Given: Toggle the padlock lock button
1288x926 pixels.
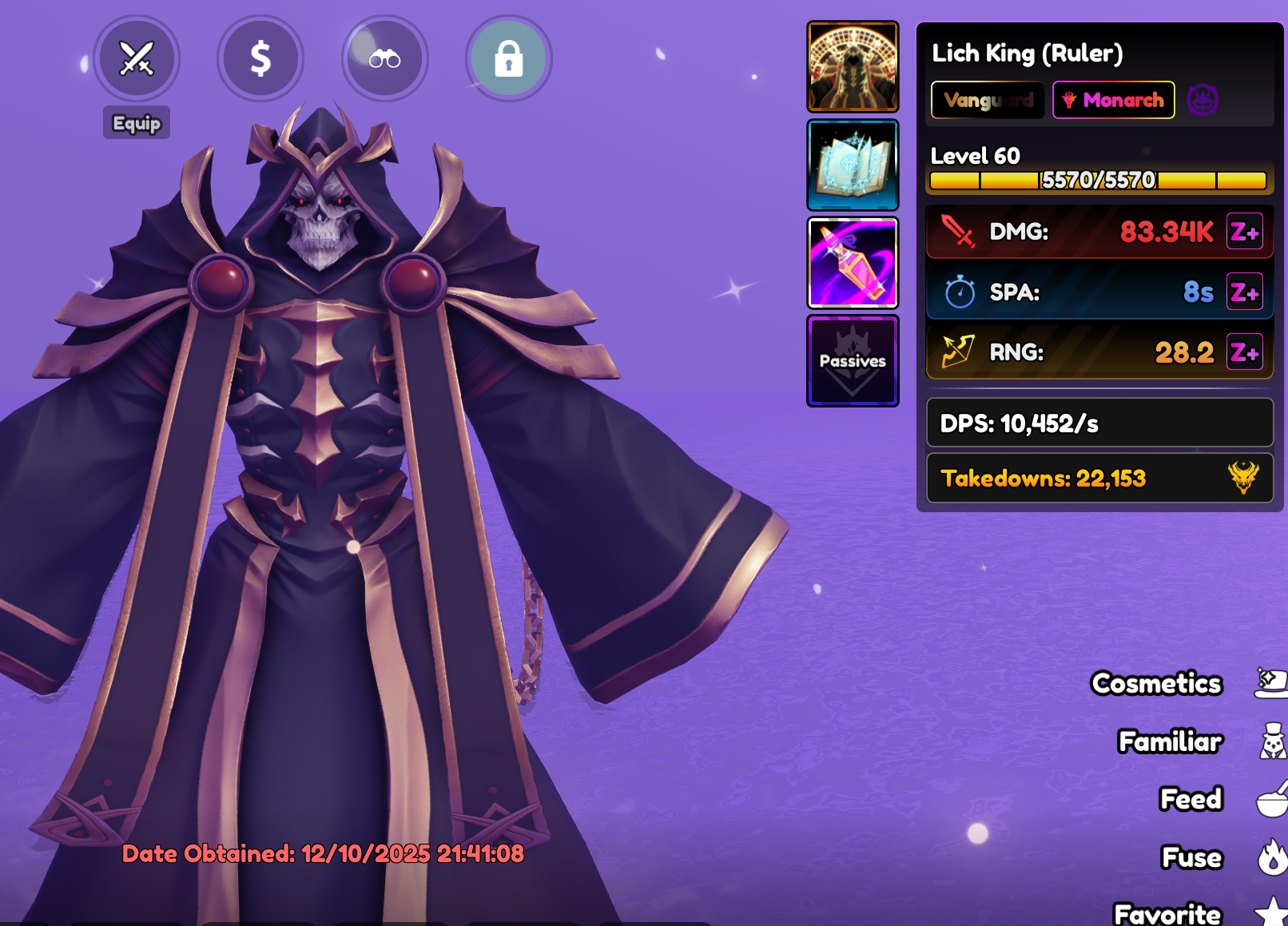Looking at the screenshot, I should 508,58.
